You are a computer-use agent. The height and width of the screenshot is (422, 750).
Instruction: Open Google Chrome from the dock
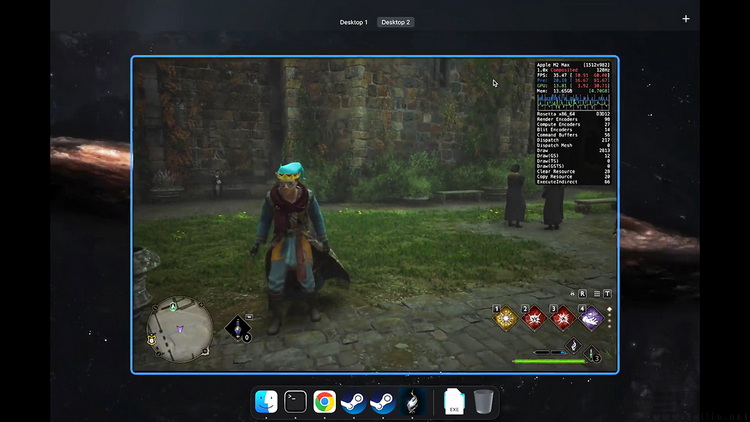coord(324,402)
